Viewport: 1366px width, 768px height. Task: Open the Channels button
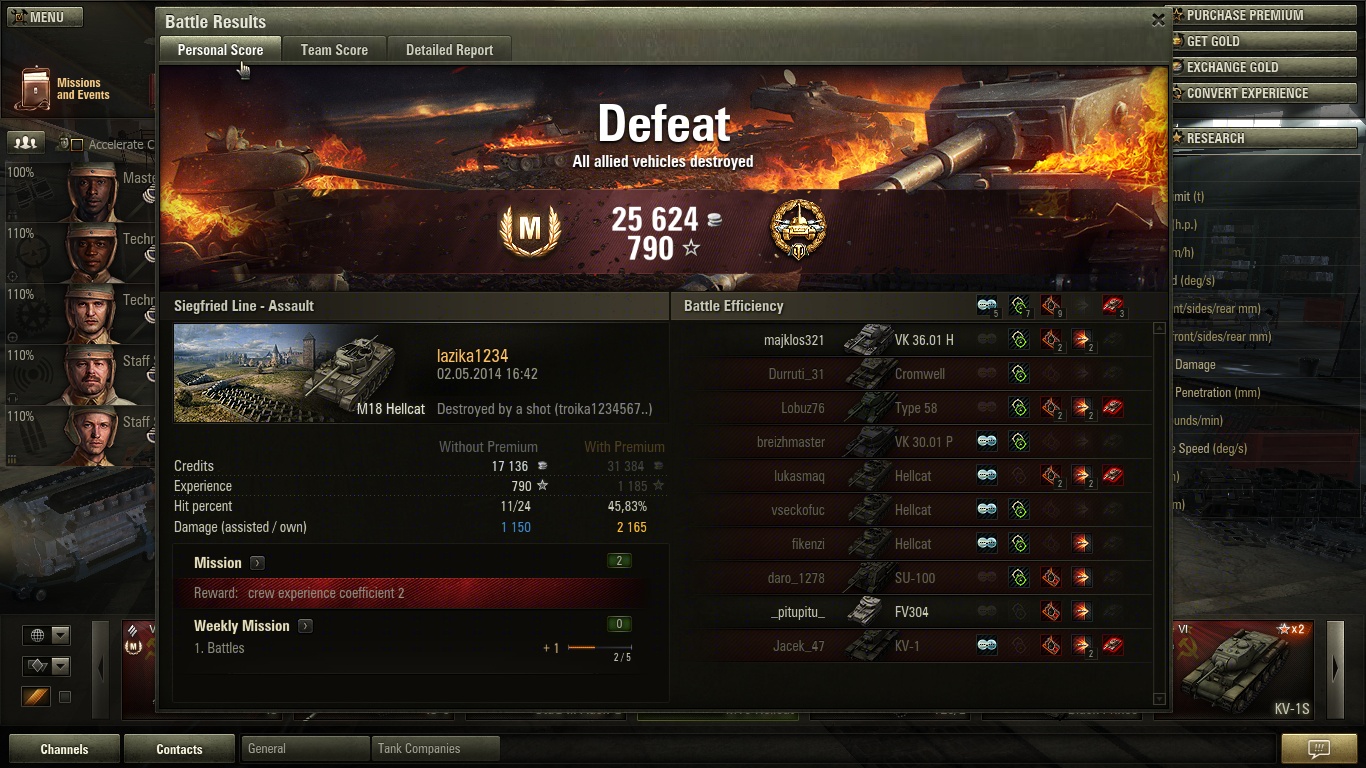64,749
